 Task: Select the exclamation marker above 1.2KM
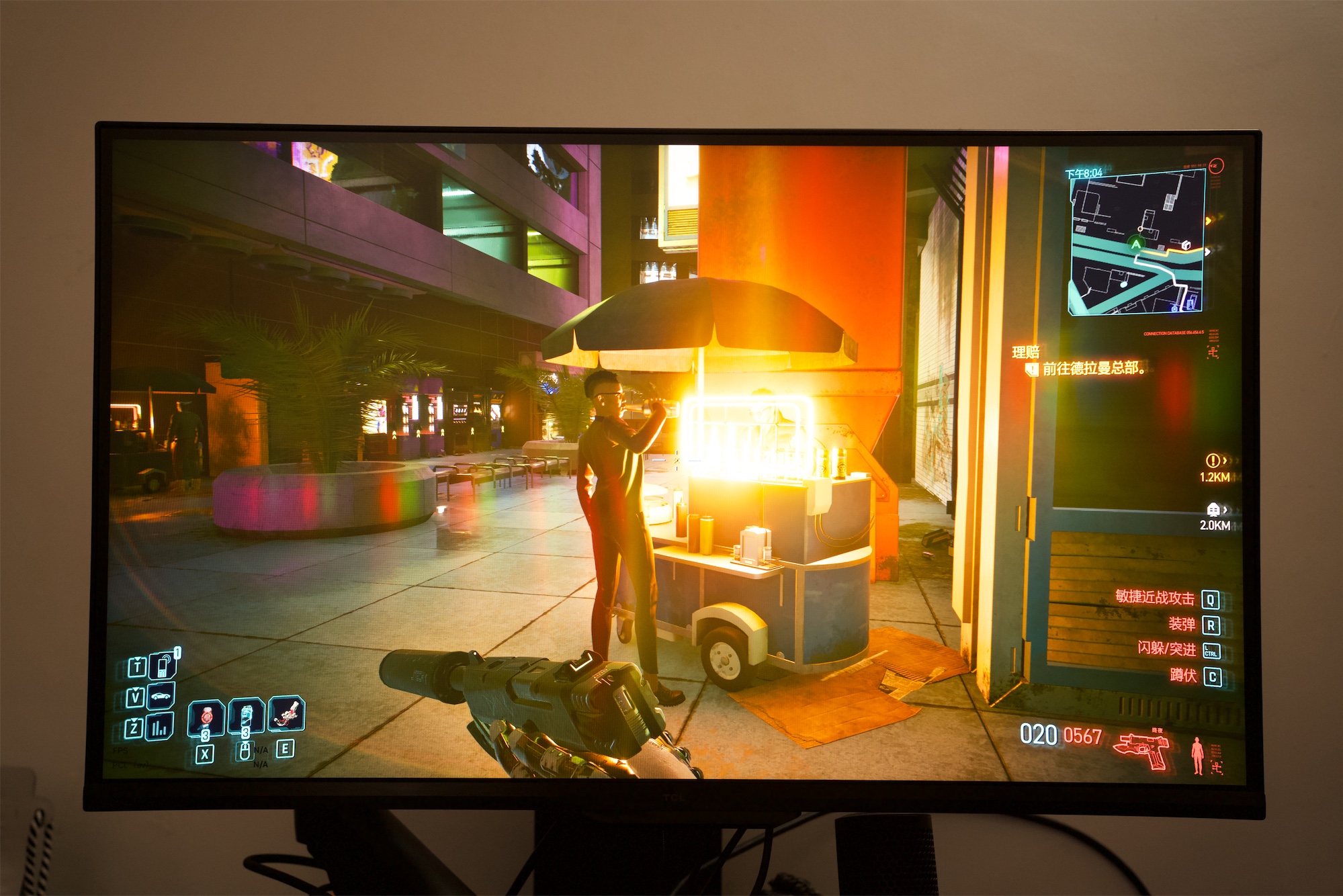[x=1213, y=461]
